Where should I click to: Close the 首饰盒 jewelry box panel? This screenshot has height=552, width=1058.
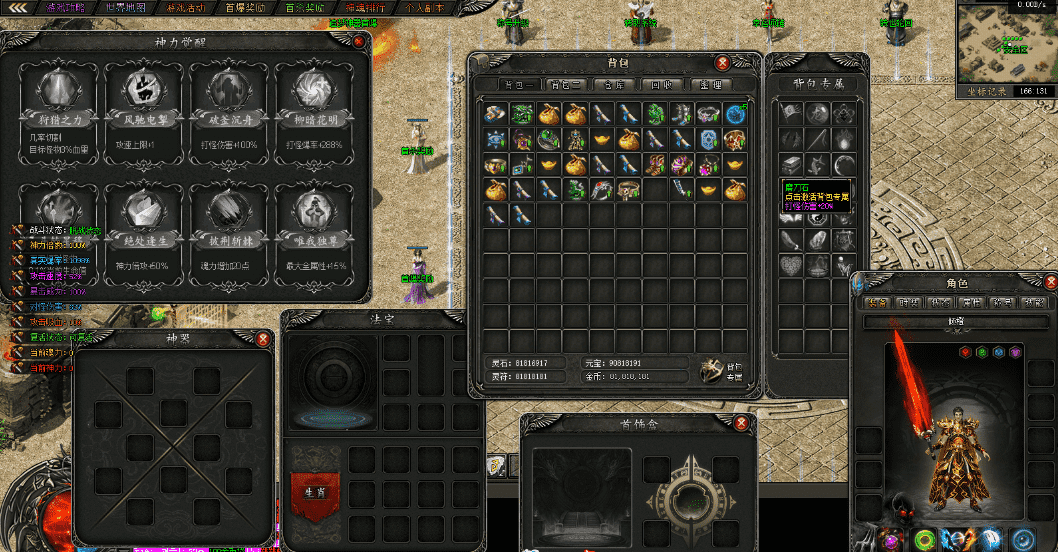tap(741, 423)
